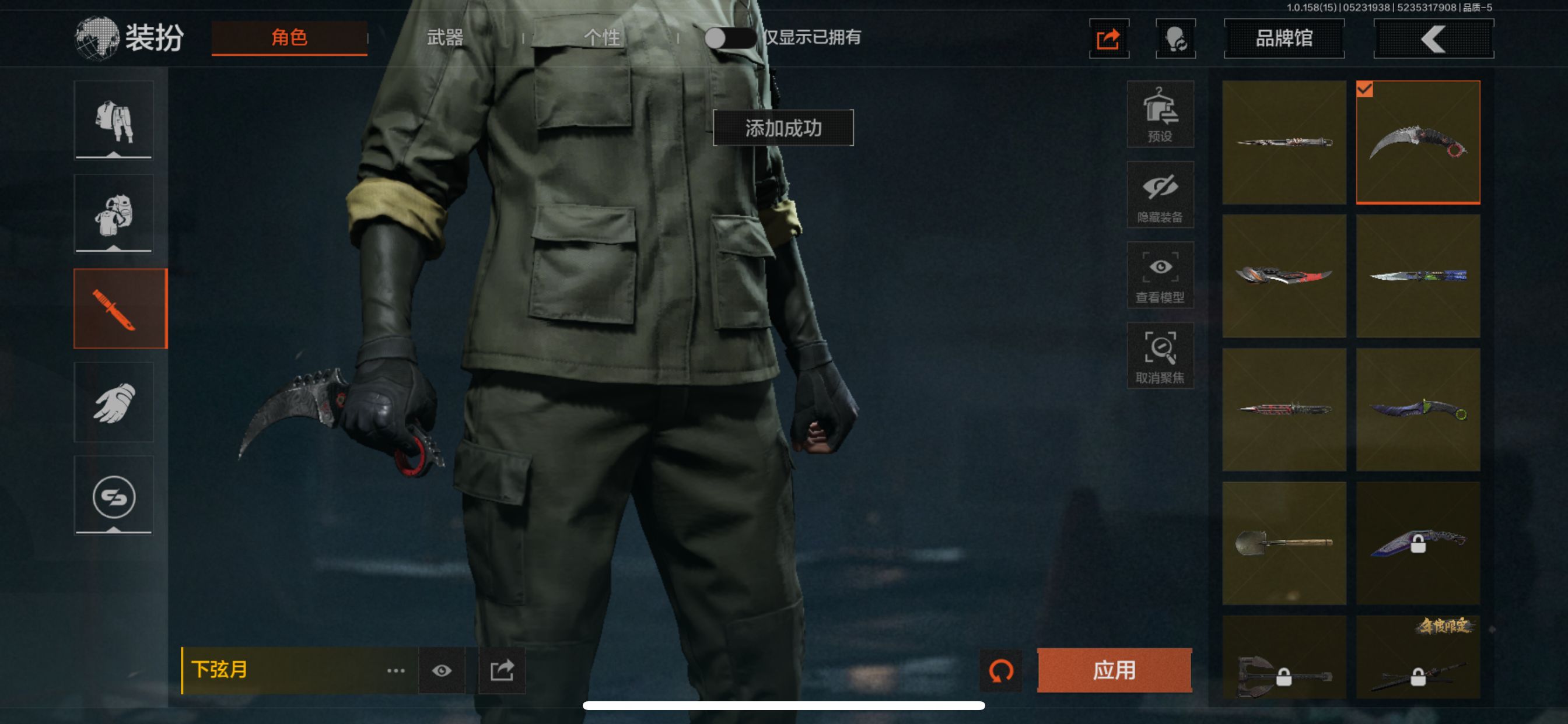This screenshot has height=724, width=1568.
Task: Choose the backpack gear category
Action: 114,214
